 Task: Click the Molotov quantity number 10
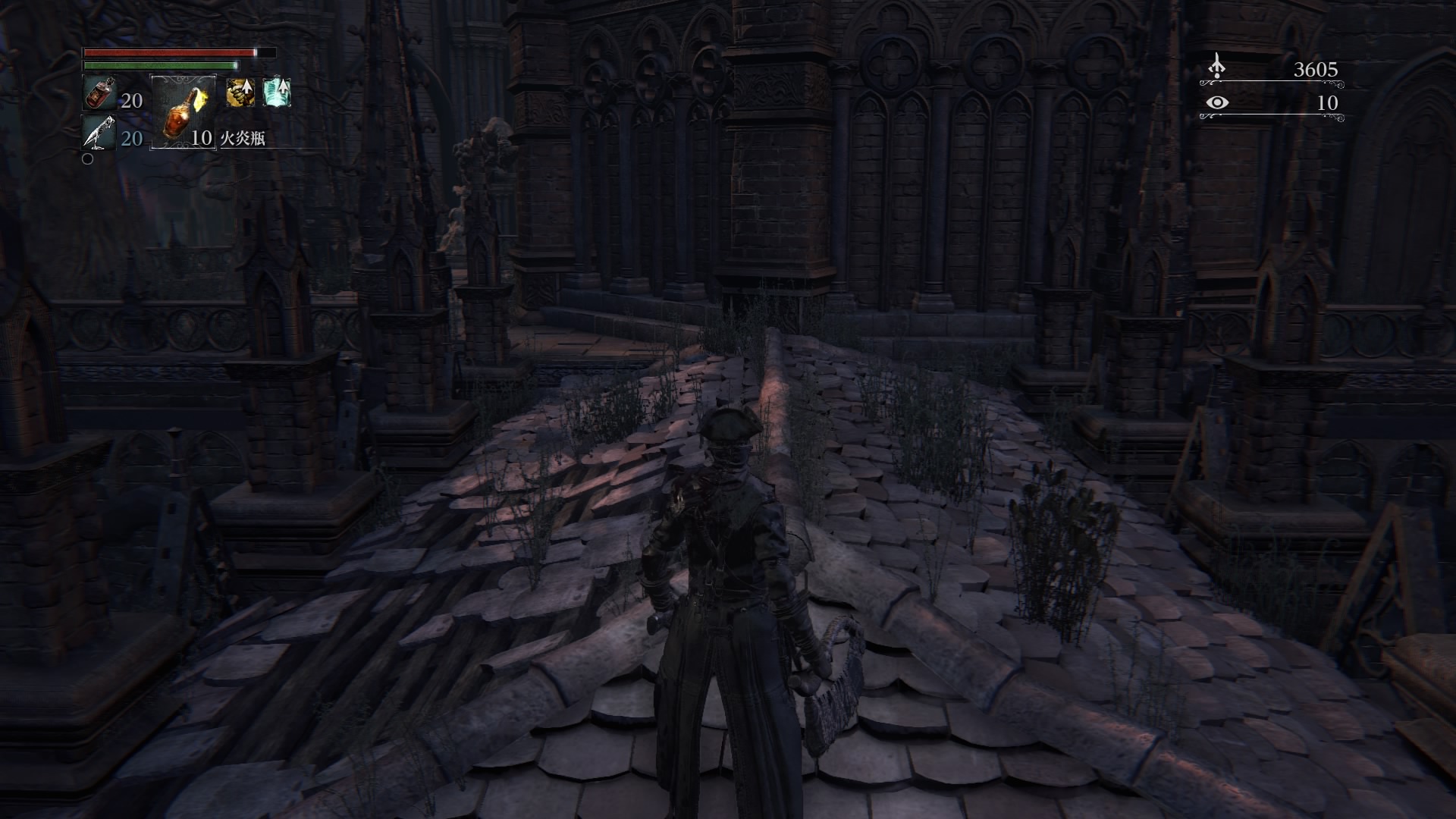200,140
